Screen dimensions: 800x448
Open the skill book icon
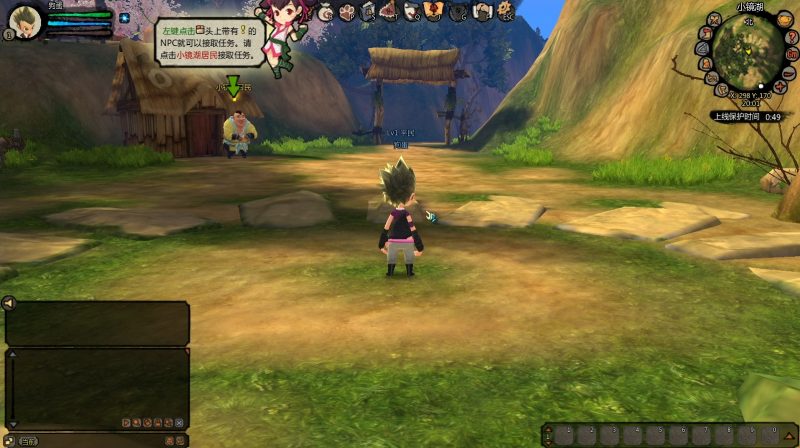[369, 12]
